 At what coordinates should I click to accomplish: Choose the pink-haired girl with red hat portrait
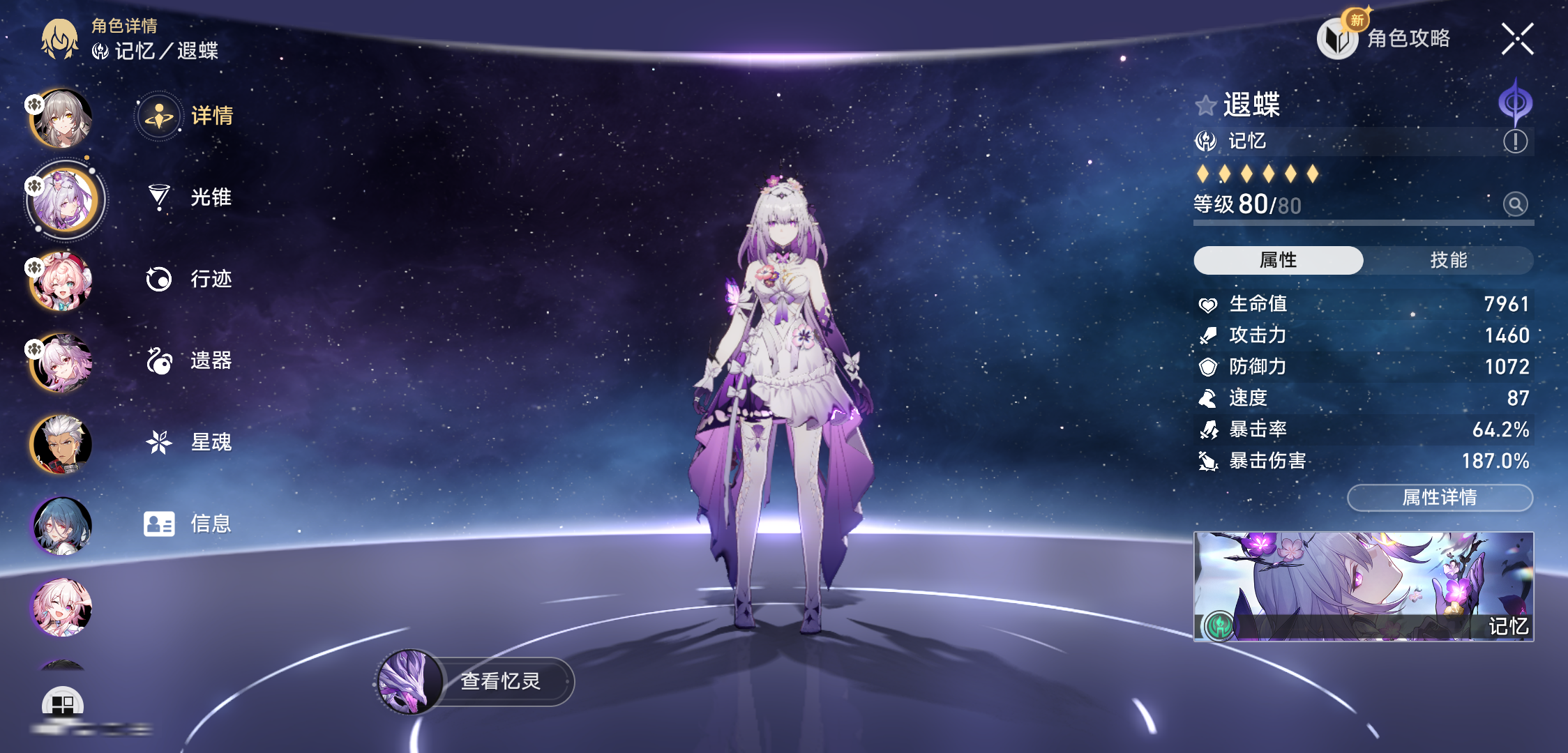[x=61, y=281]
